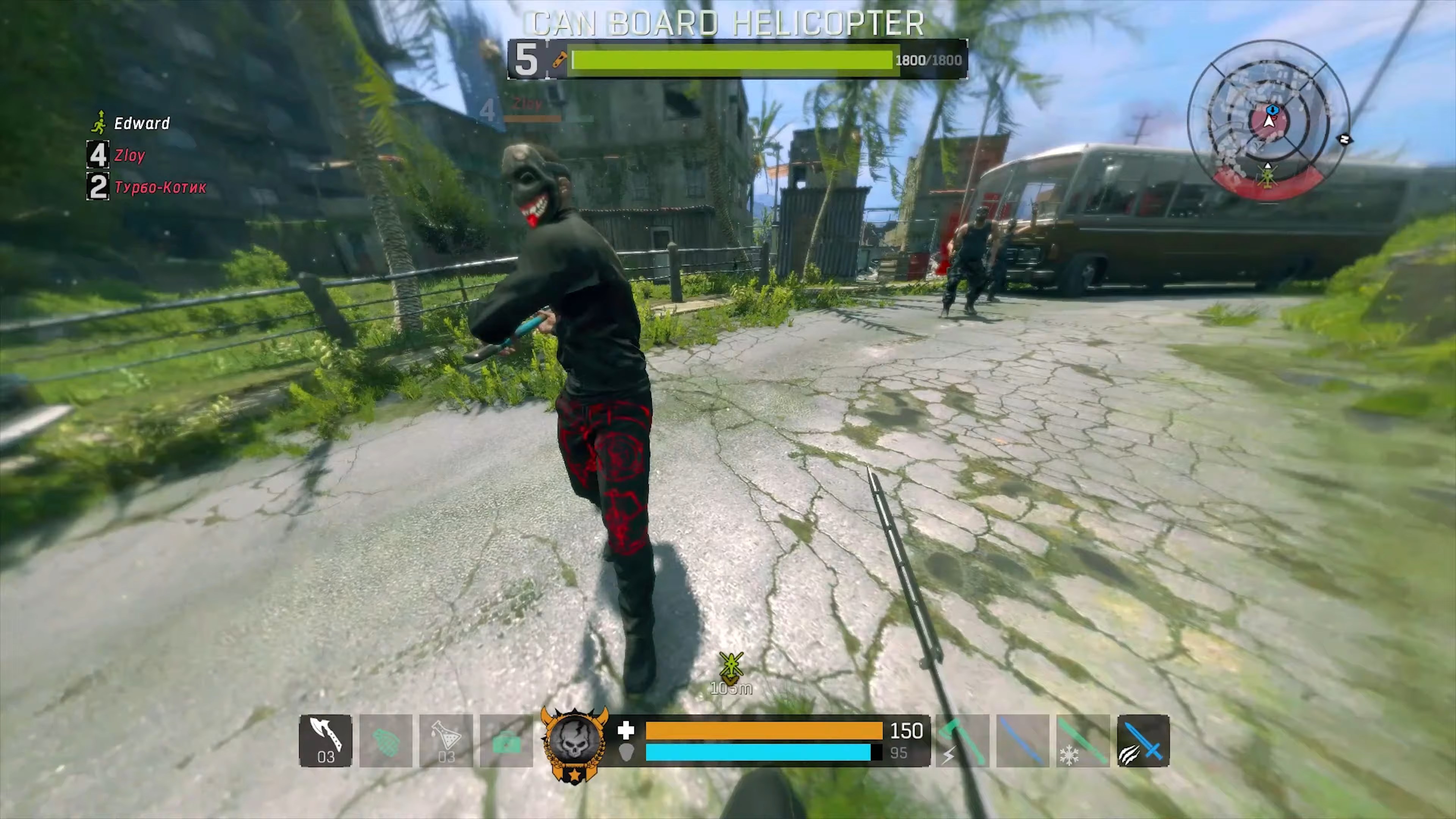
Task: Click teammate Zloy's name
Action: [x=129, y=155]
